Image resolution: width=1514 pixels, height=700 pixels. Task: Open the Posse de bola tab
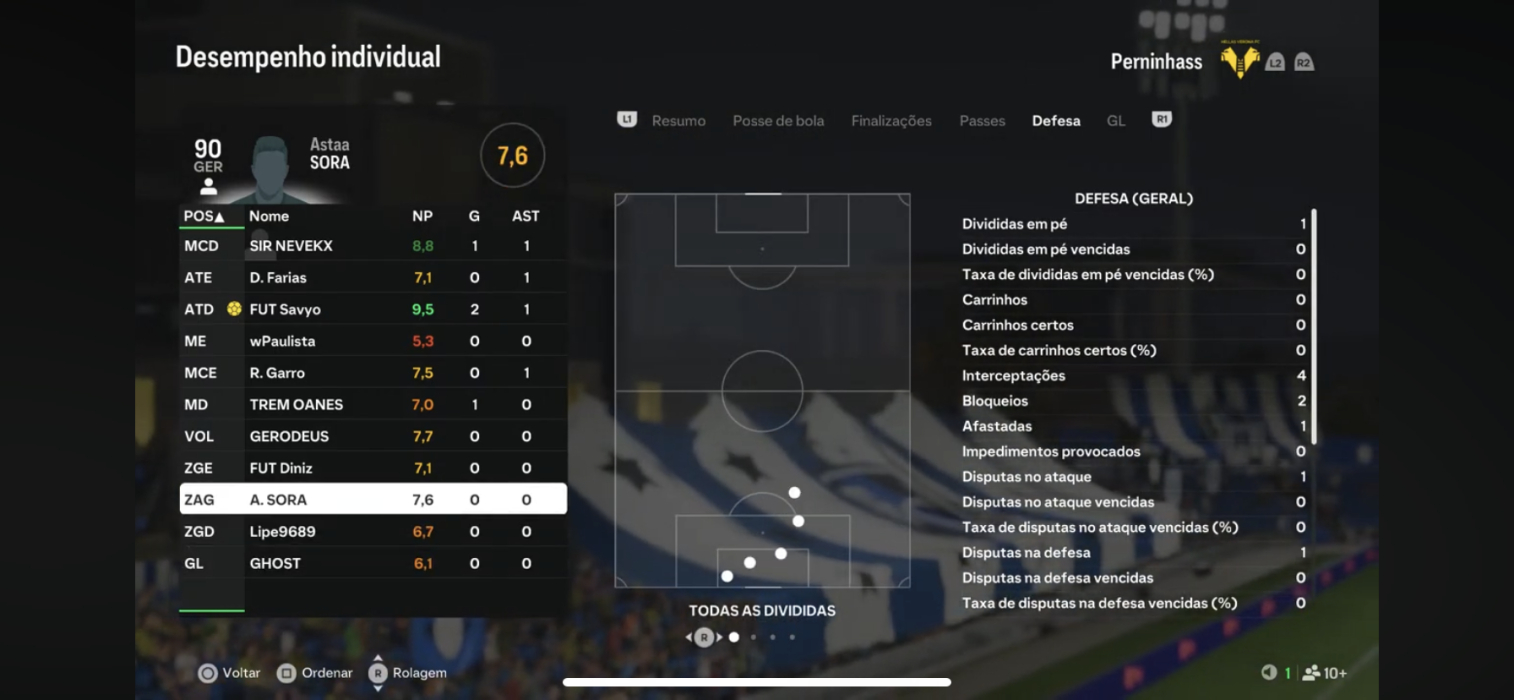point(778,121)
